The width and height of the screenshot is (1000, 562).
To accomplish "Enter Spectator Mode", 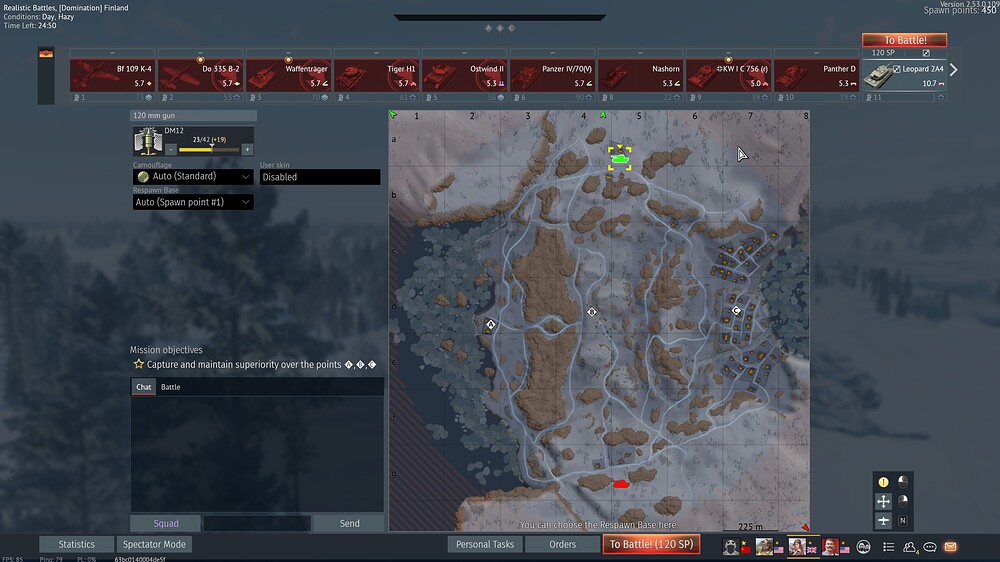I will coord(154,545).
